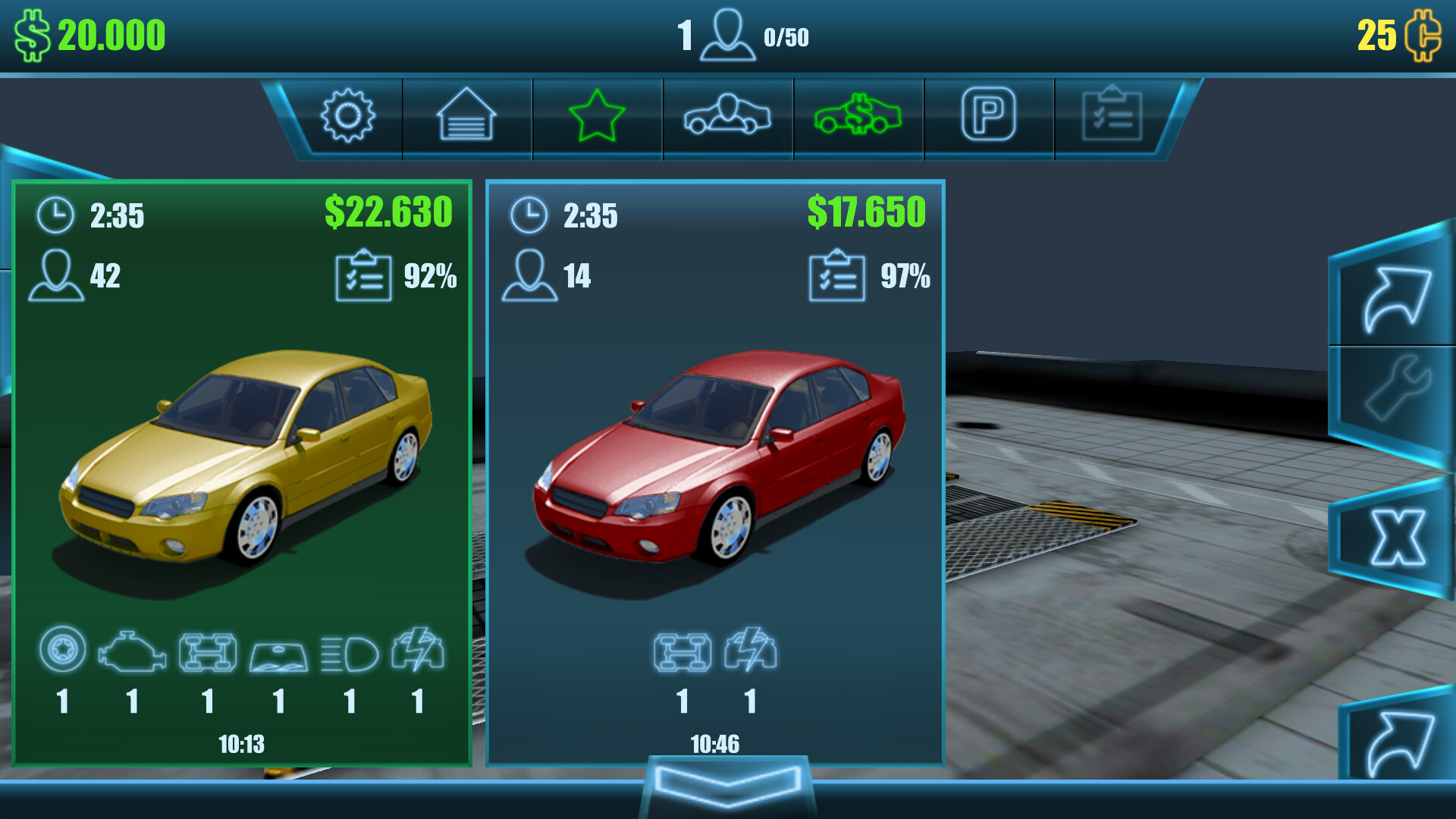Screen dimensions: 1456x819
Task: Click the suspension icon on the red car card
Action: pyautogui.click(x=683, y=654)
